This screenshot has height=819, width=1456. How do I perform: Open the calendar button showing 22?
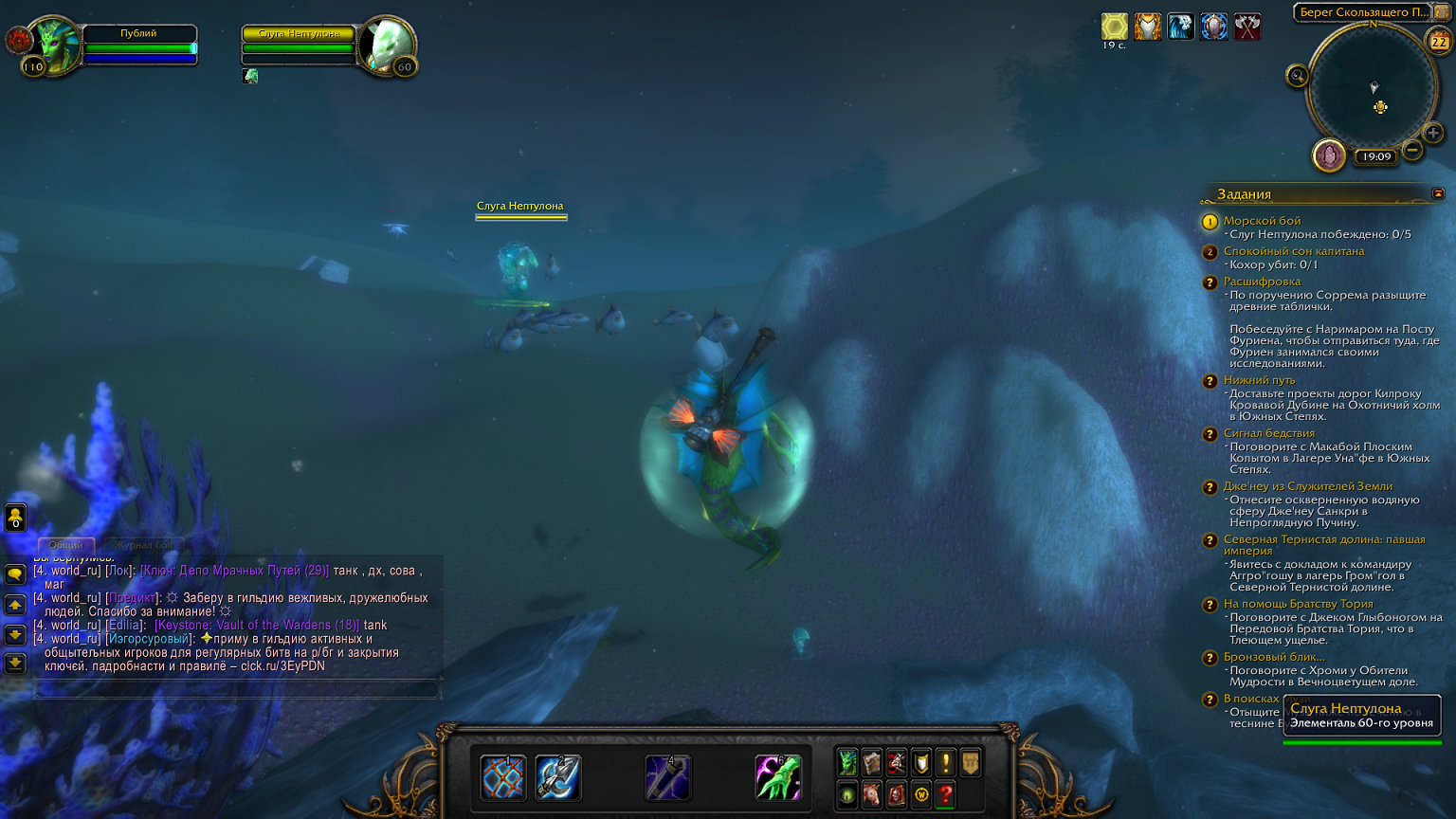pos(1439,42)
